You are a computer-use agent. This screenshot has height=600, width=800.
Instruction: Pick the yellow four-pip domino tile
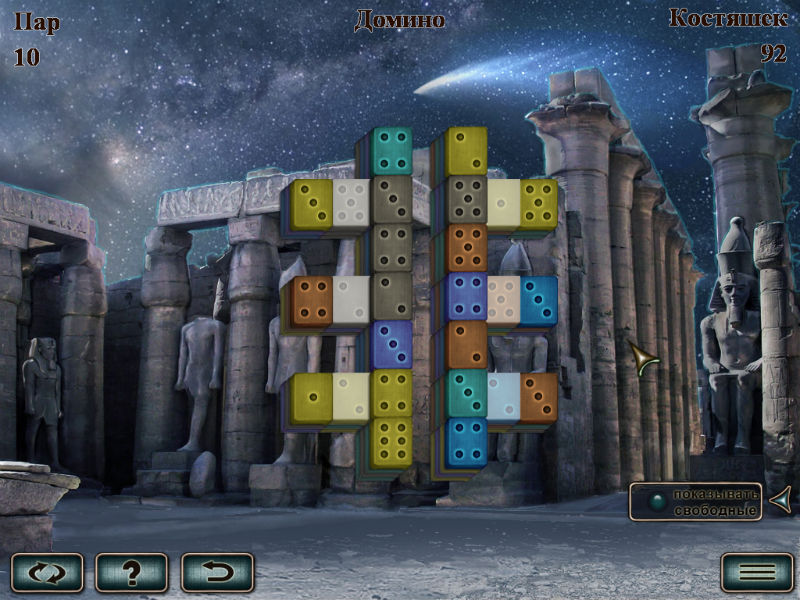click(x=393, y=393)
